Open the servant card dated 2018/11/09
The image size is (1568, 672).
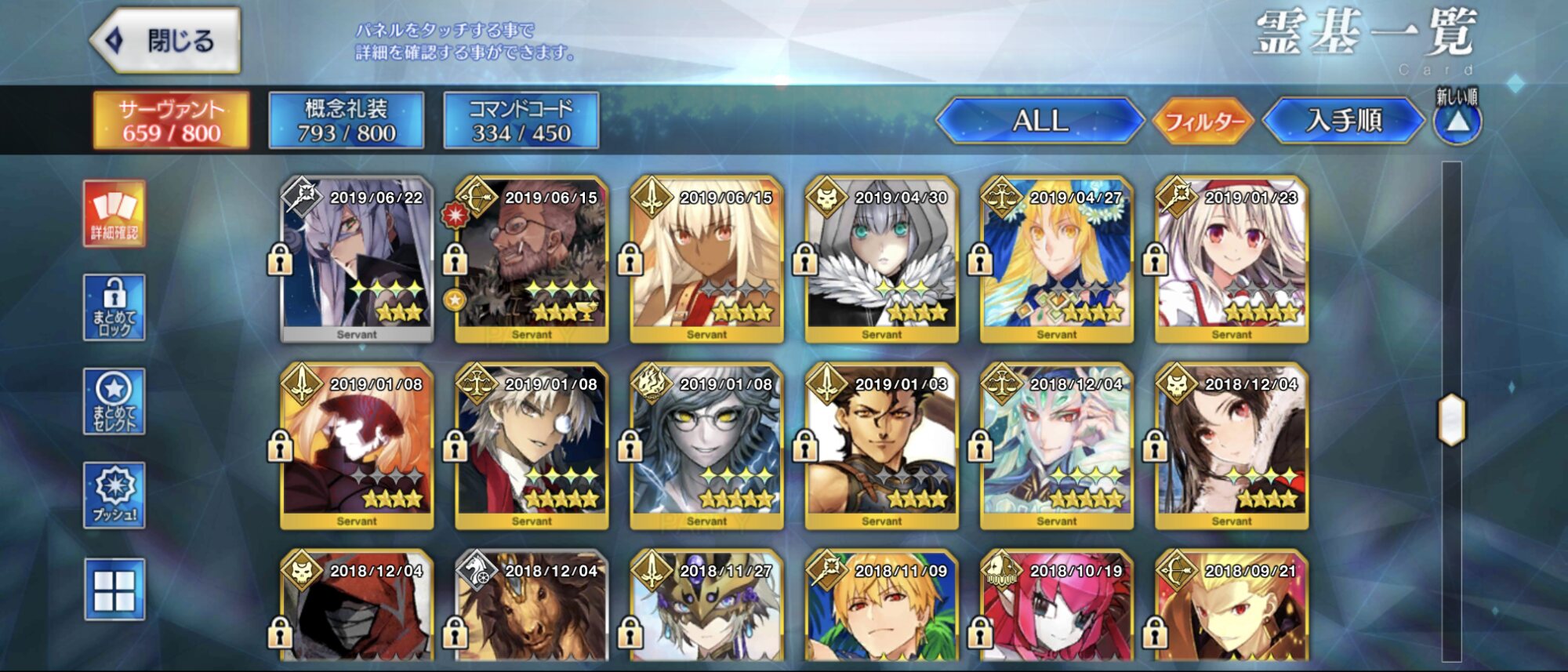coord(881,608)
